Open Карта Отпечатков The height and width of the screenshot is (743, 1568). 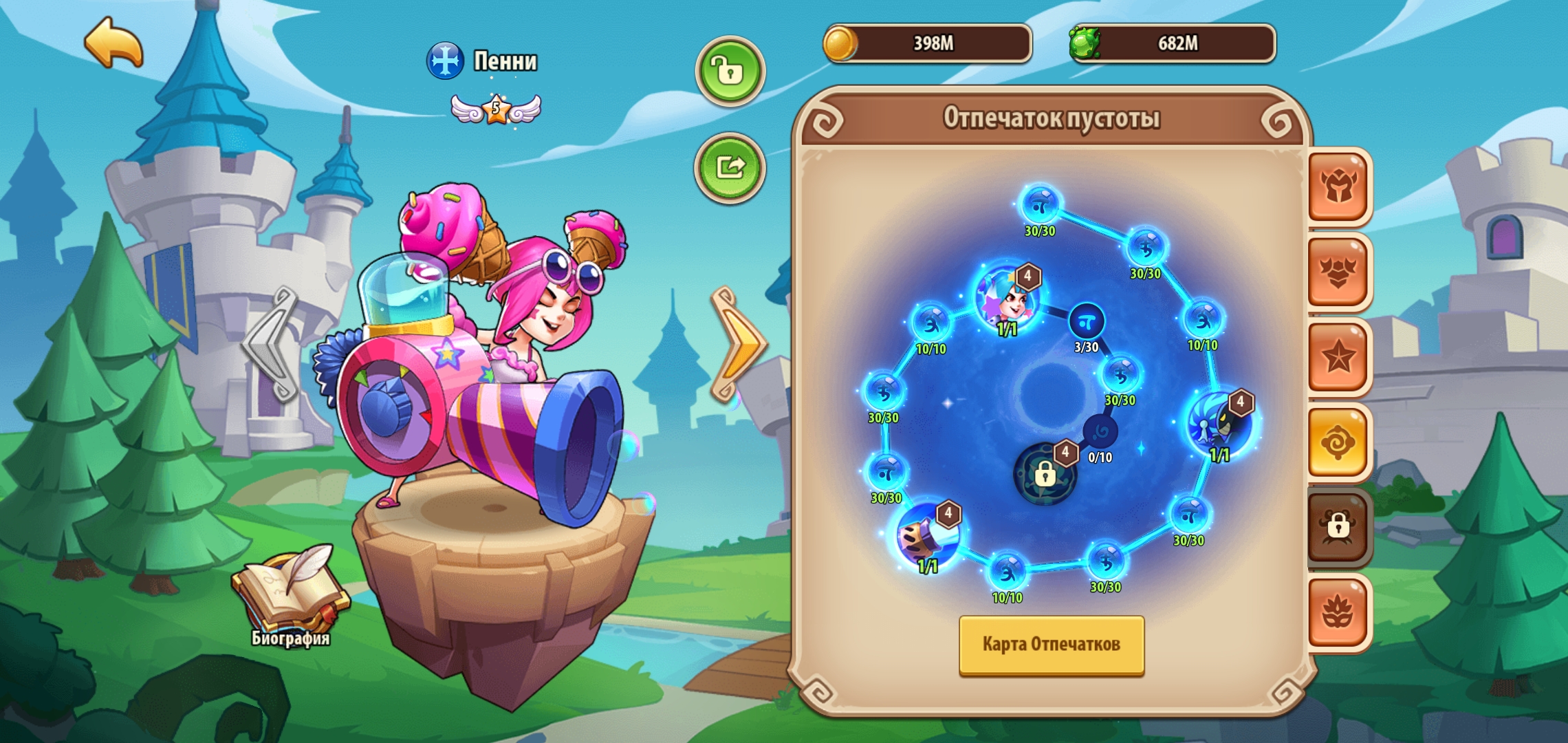[1051, 645]
